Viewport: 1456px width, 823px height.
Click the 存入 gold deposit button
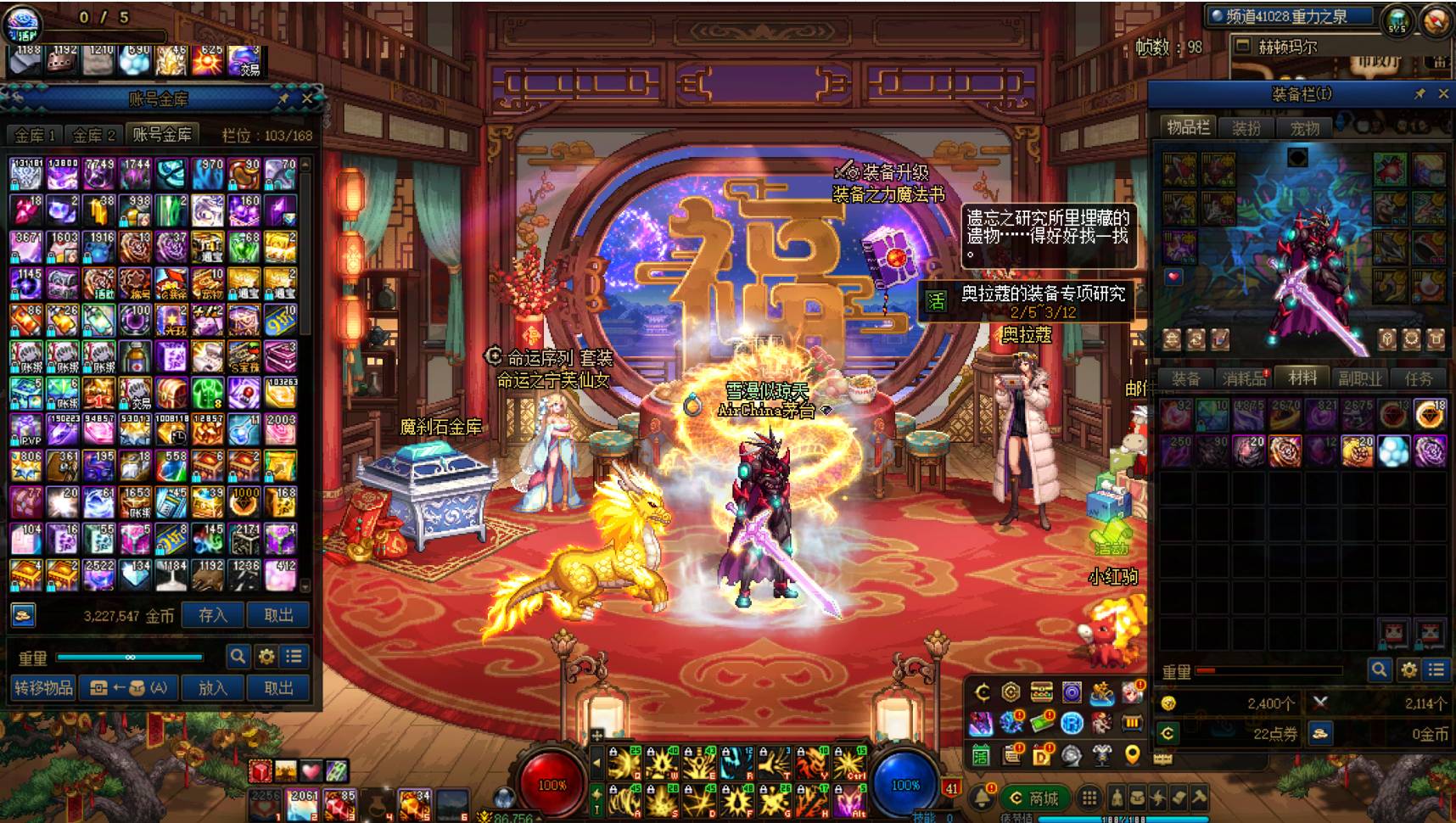[212, 615]
